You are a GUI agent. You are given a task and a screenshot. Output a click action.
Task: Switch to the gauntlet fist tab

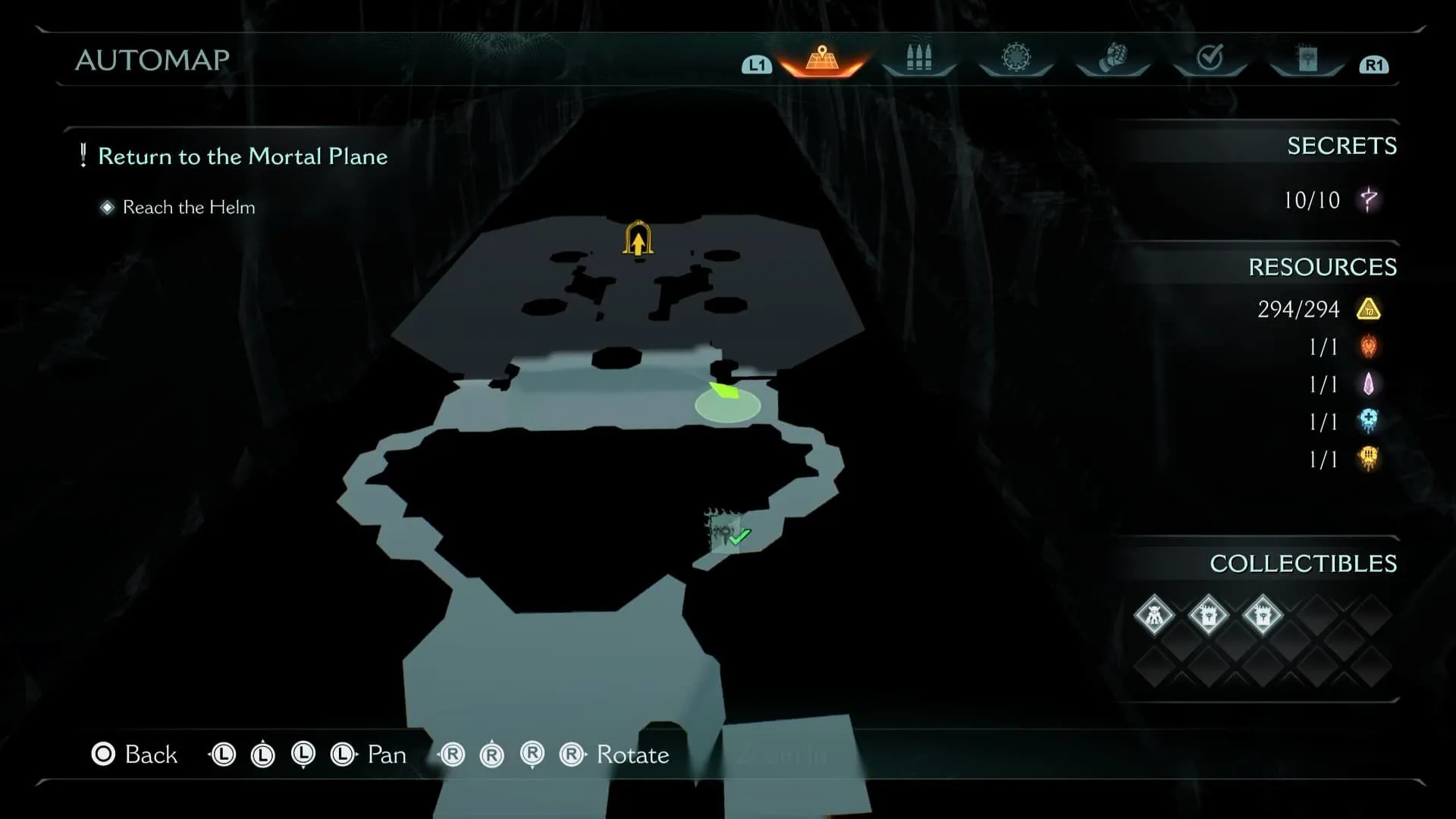pos(1112,58)
